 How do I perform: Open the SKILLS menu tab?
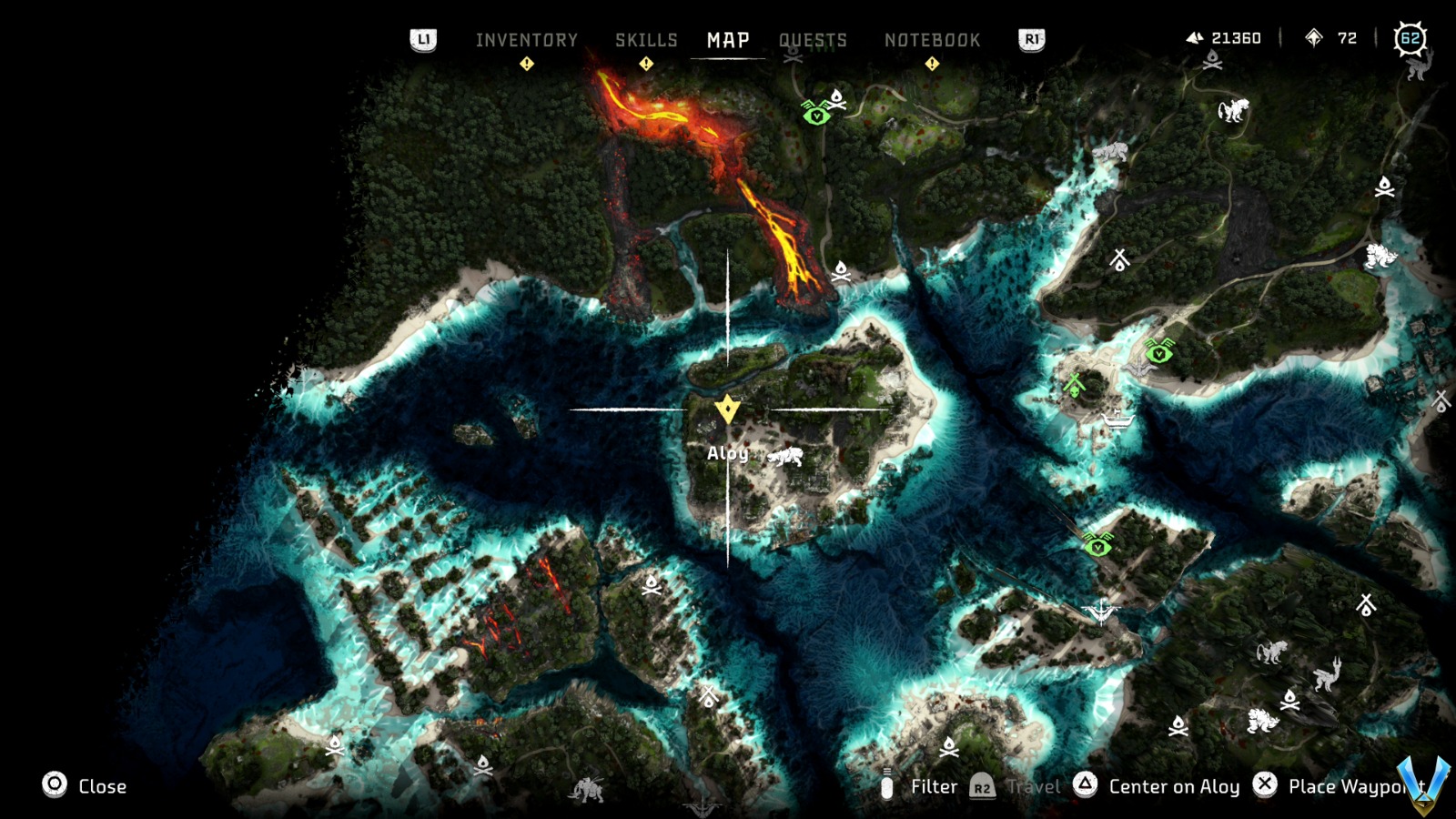tap(646, 39)
